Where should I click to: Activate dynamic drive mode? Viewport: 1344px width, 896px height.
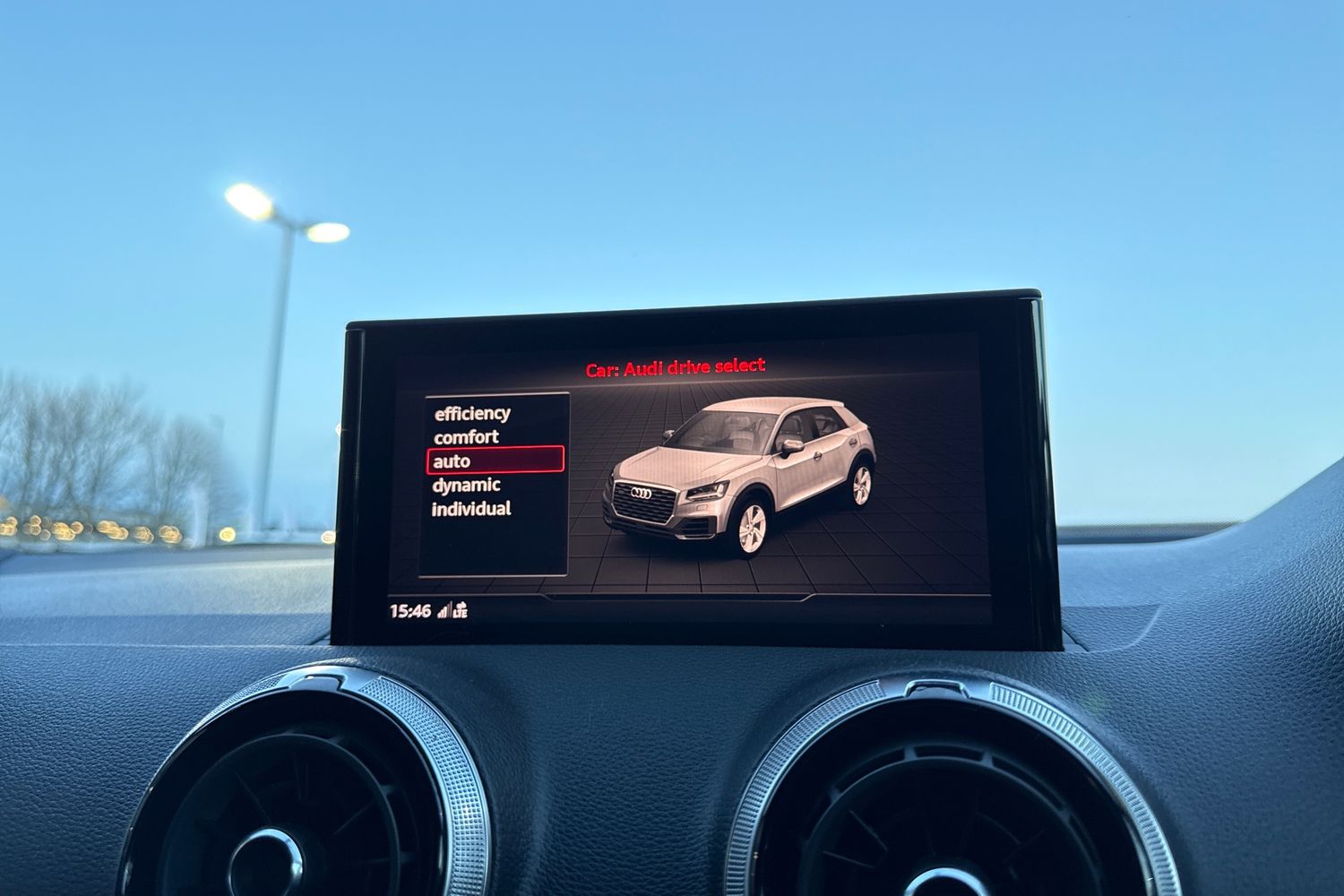pos(466,485)
